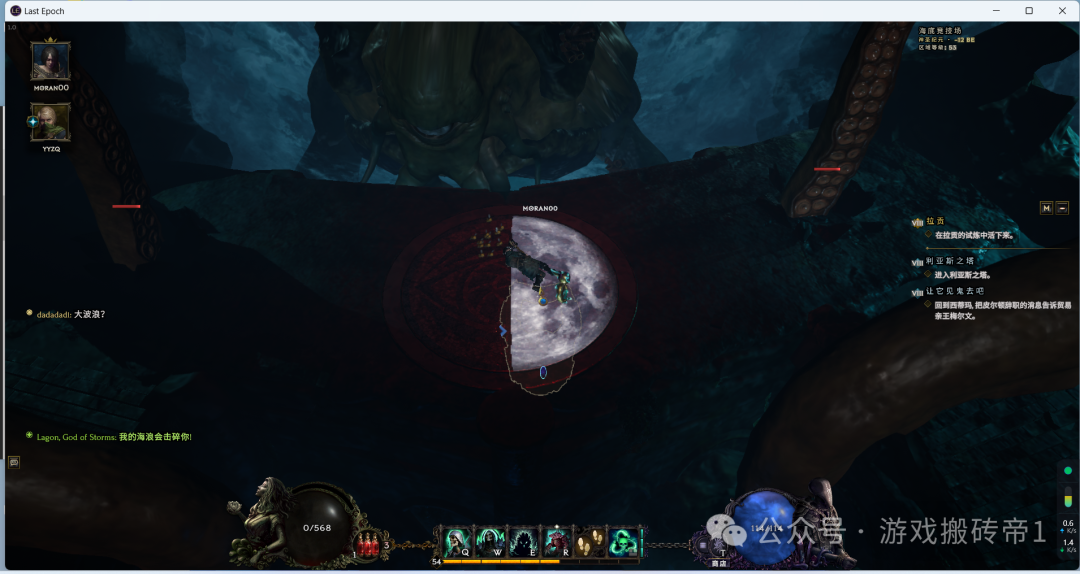Select YYZQ party member portrait
This screenshot has width=1080, height=574.
pyautogui.click(x=50, y=122)
